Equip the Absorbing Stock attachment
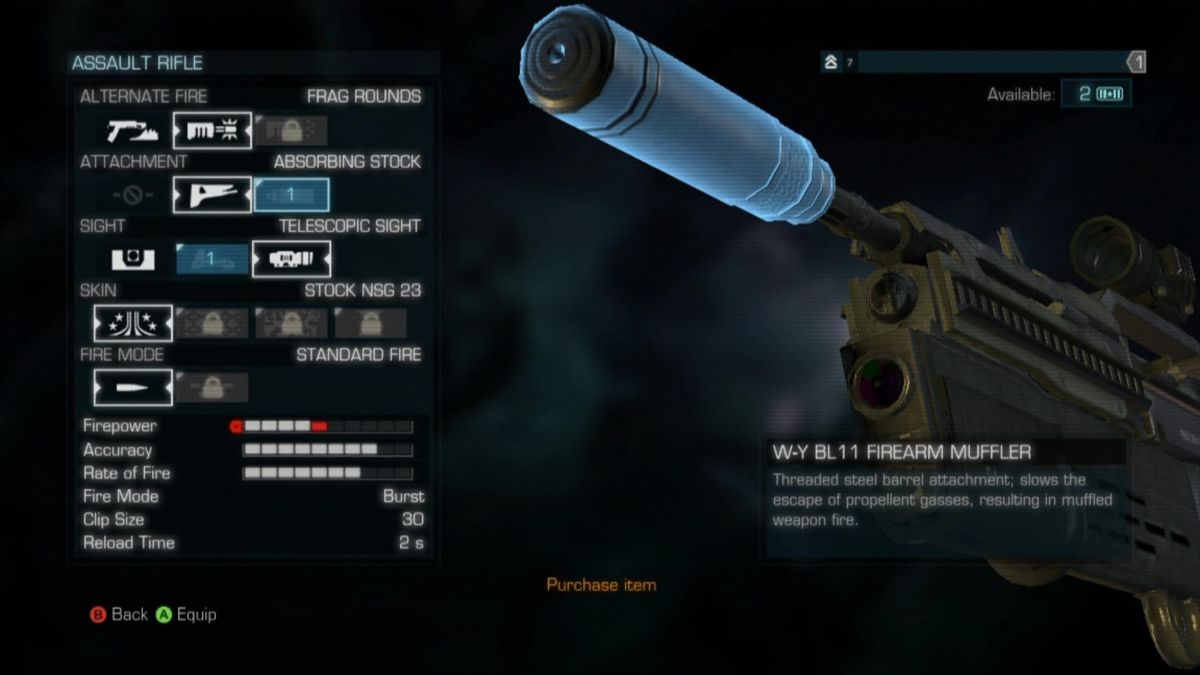Viewport: 1200px width, 675px height. coord(212,195)
